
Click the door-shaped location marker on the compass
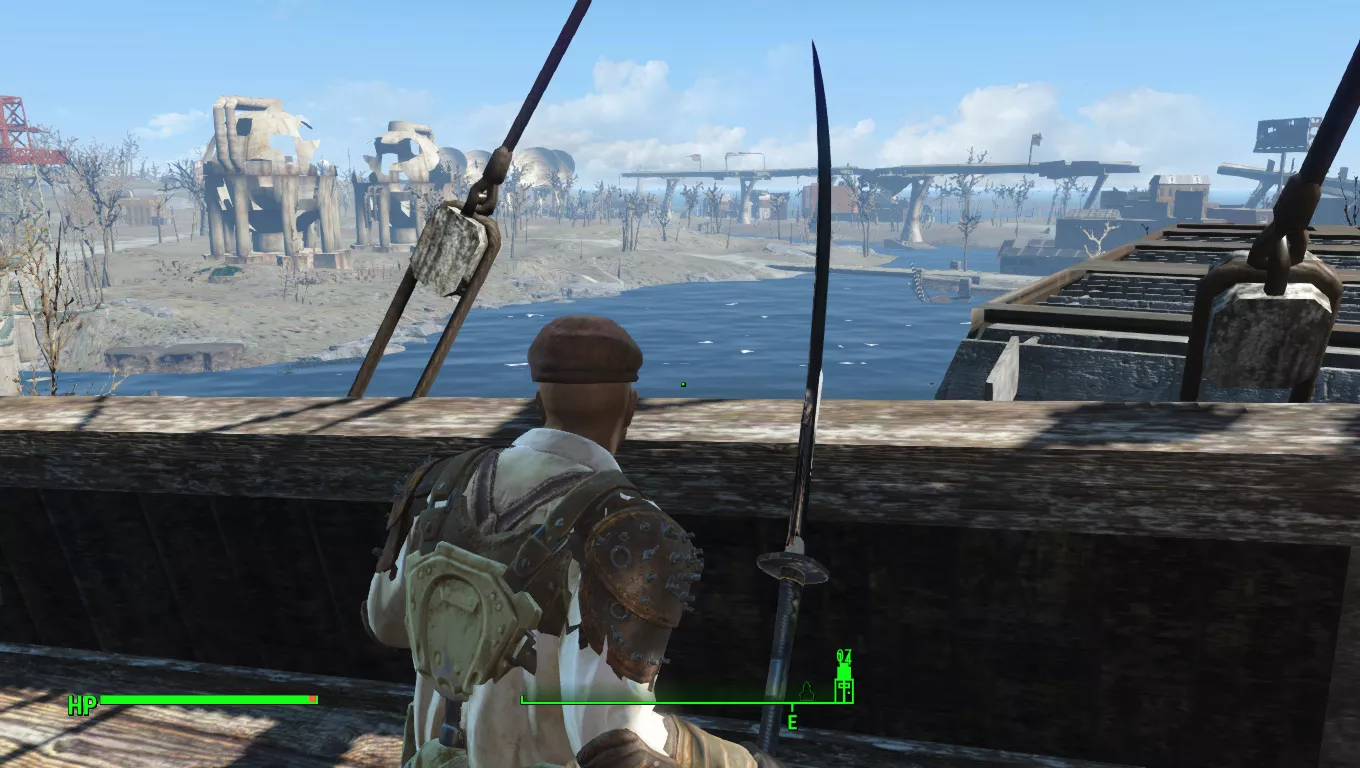click(x=844, y=688)
